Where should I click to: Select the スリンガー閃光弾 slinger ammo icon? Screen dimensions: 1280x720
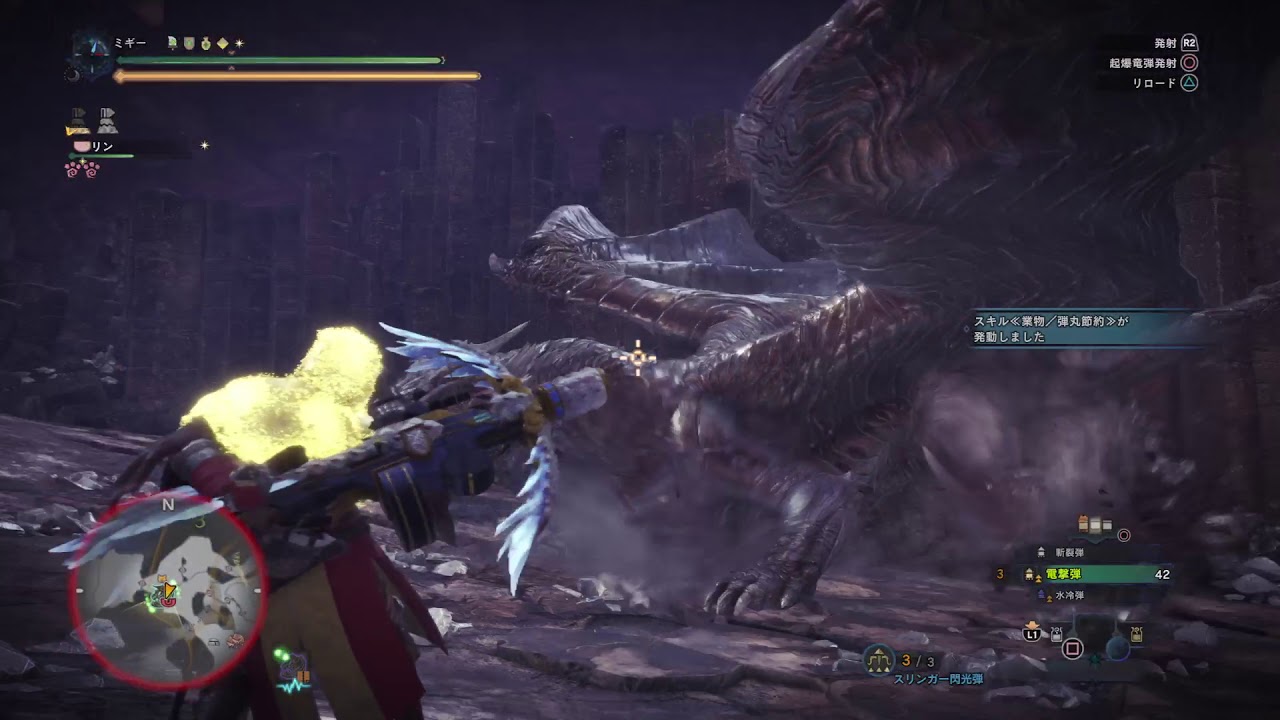(880, 660)
